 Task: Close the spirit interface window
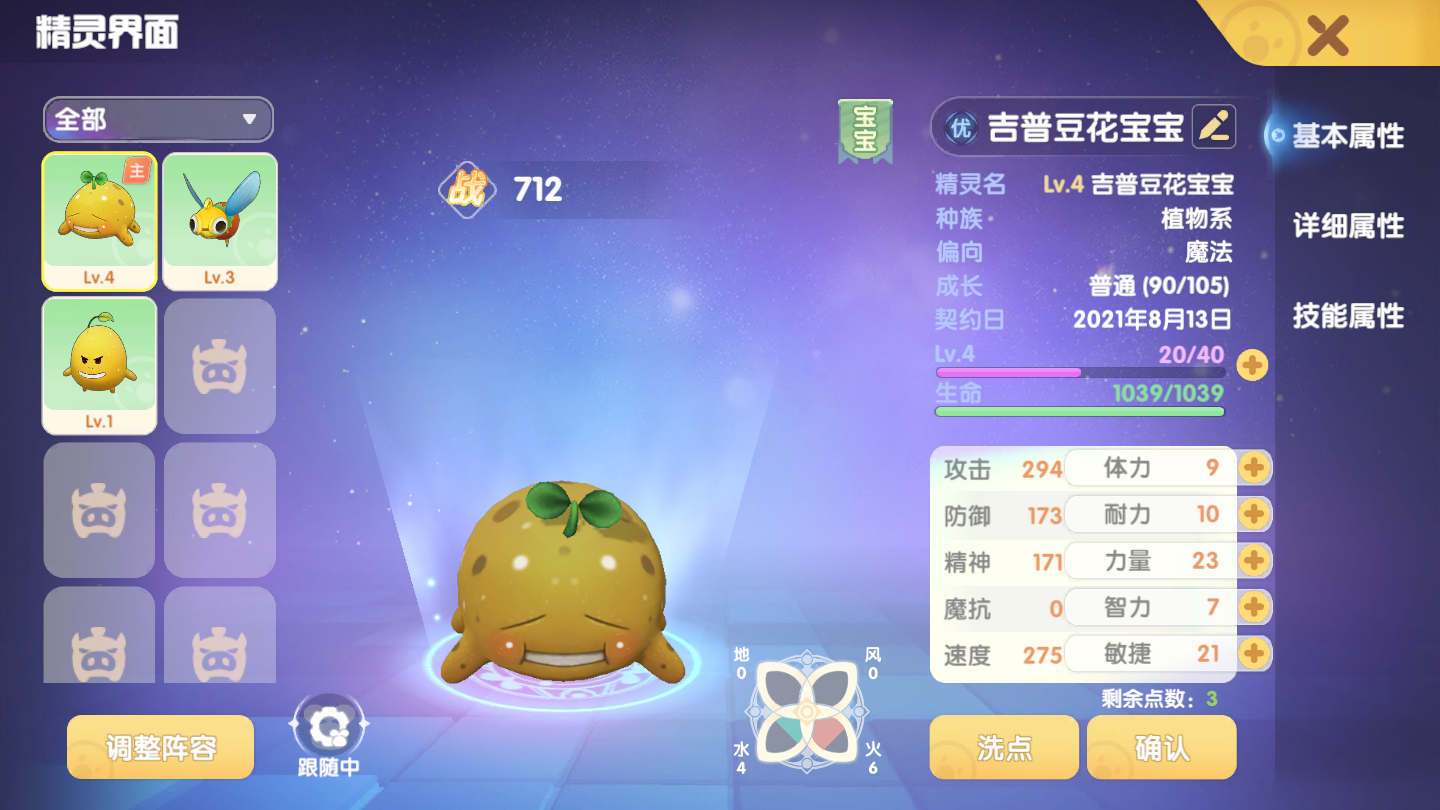coord(1327,36)
